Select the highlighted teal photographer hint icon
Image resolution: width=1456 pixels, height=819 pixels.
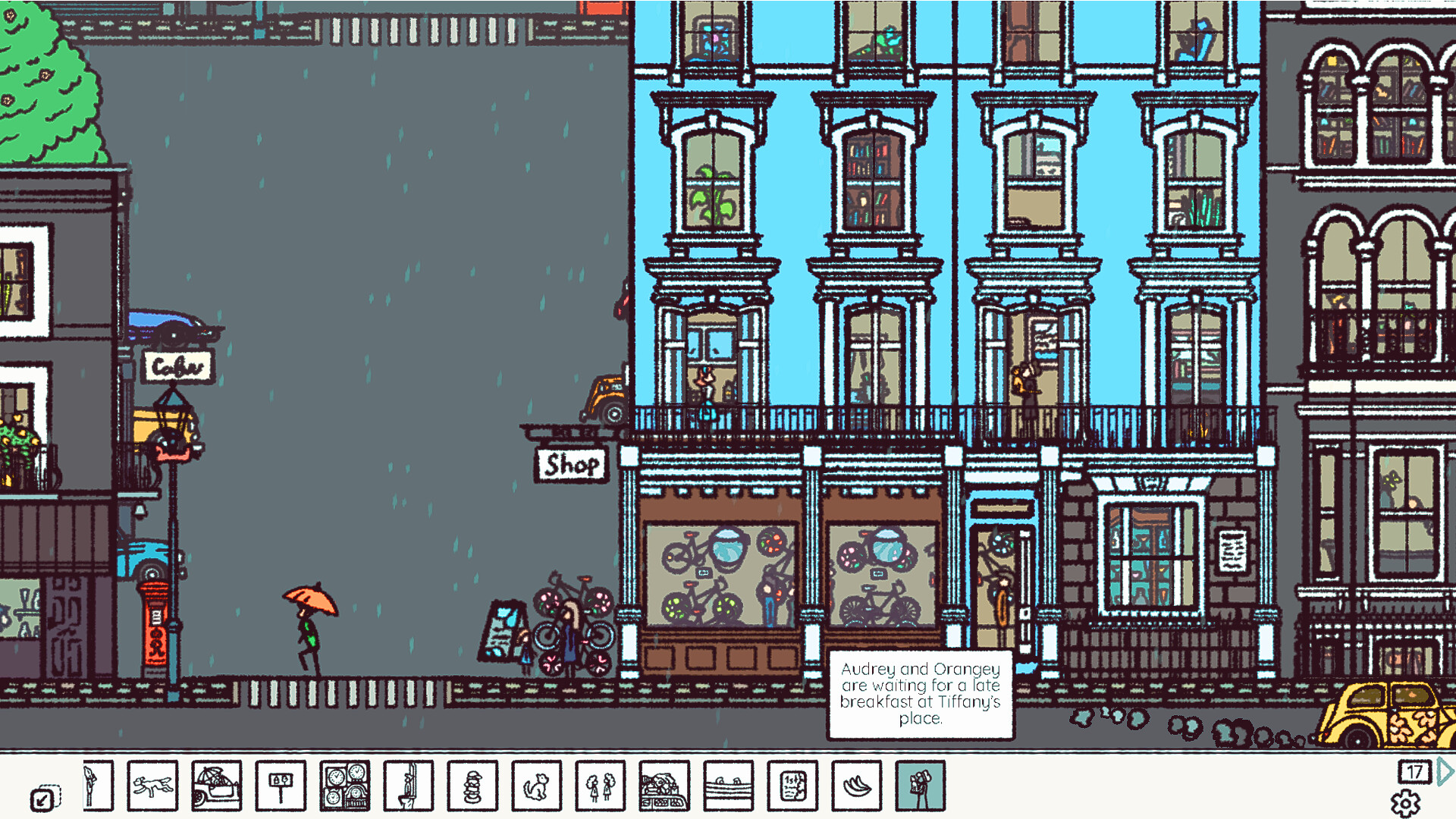pos(920,786)
